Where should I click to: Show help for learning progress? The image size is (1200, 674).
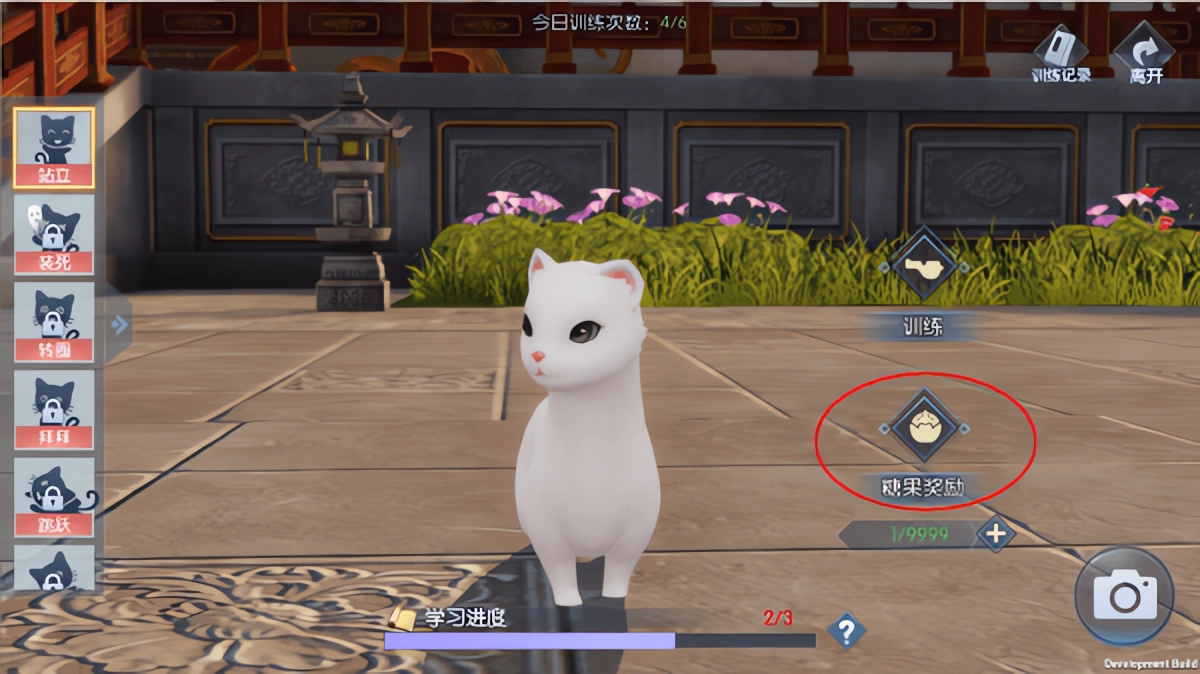[x=846, y=631]
